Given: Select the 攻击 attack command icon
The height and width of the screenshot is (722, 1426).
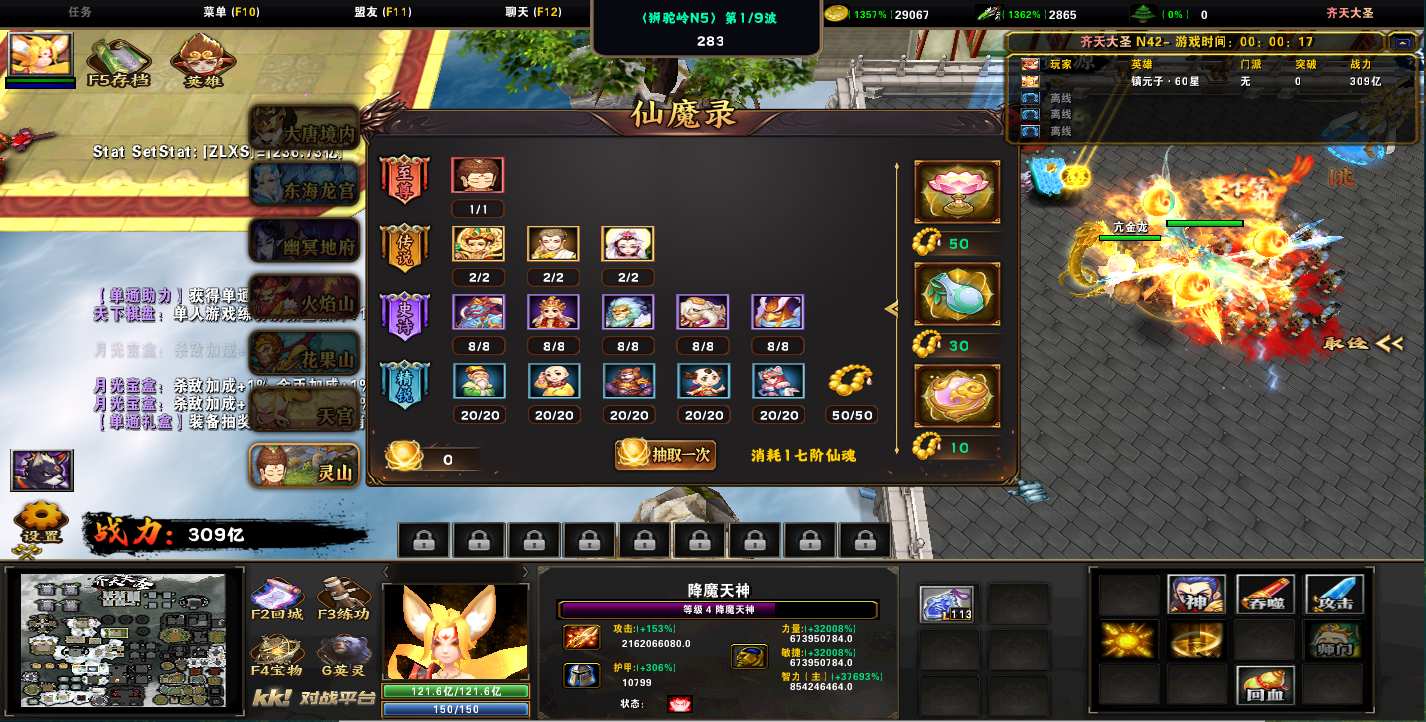Looking at the screenshot, I should (1333, 594).
